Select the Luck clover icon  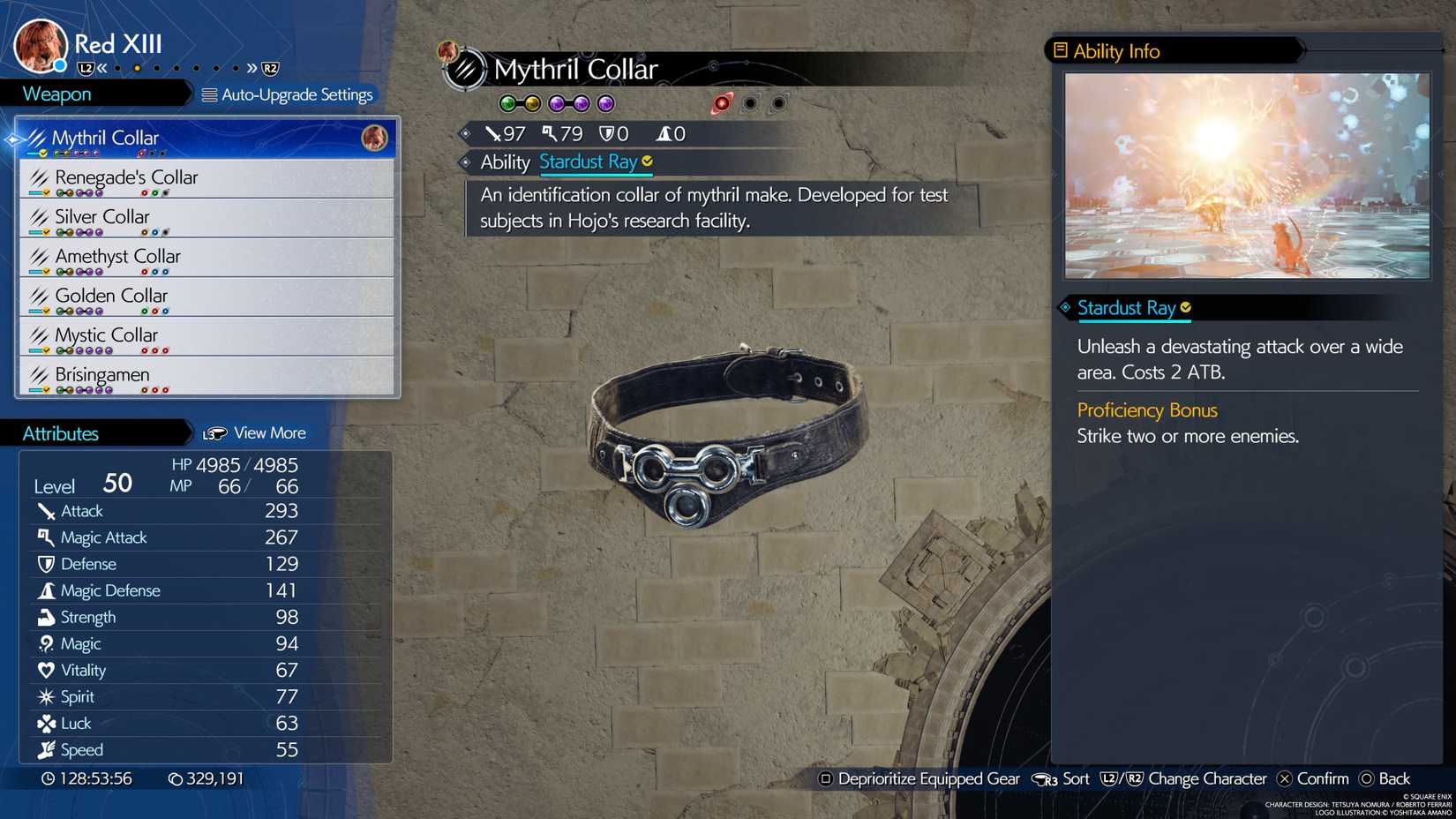[45, 723]
